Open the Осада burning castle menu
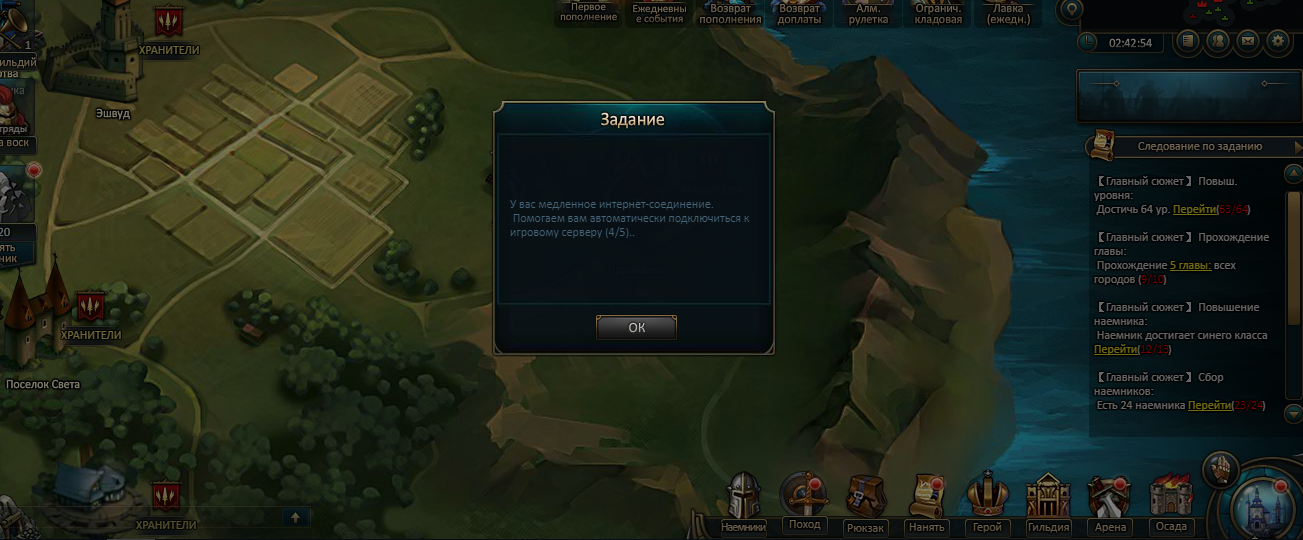1303x540 pixels. [x=1170, y=498]
